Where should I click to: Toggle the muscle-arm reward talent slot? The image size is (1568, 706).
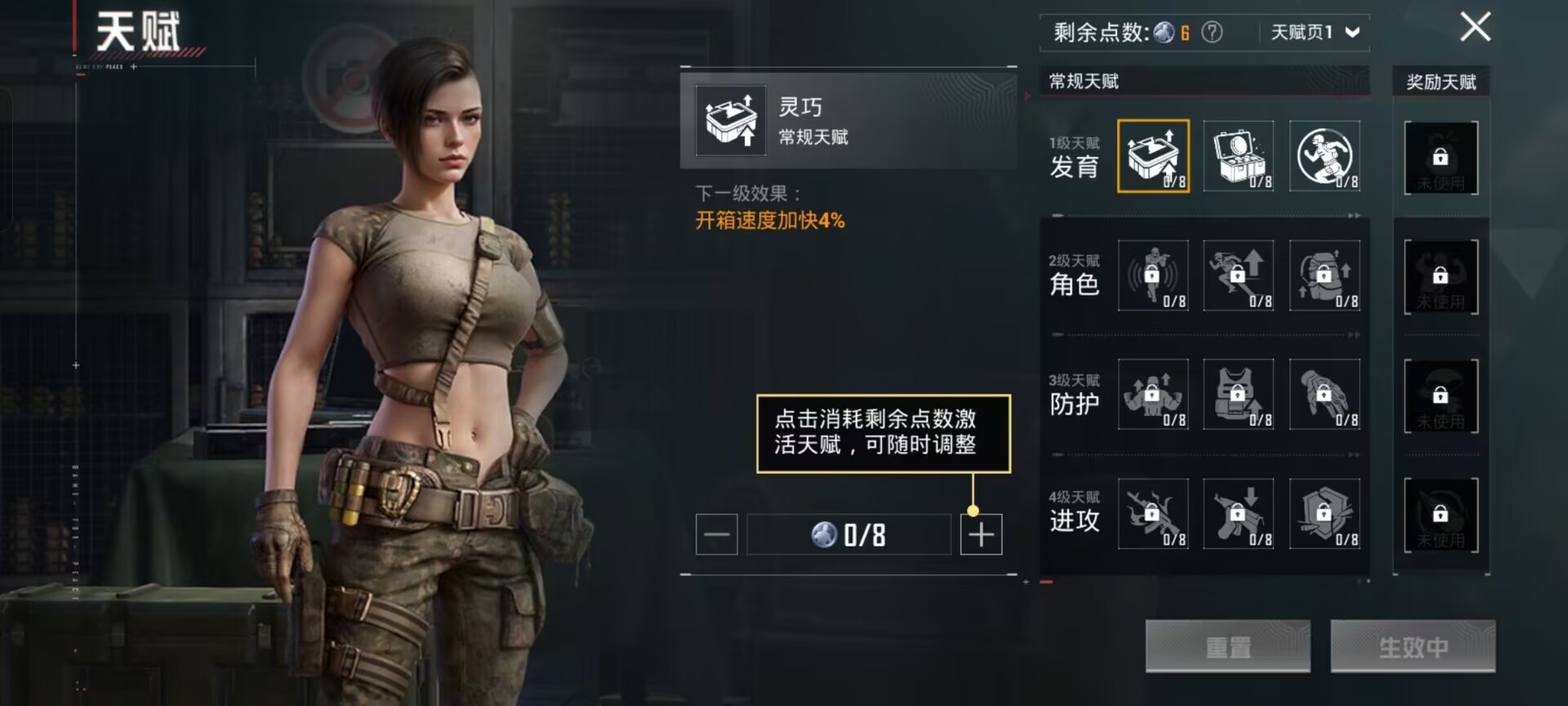coord(1440,276)
